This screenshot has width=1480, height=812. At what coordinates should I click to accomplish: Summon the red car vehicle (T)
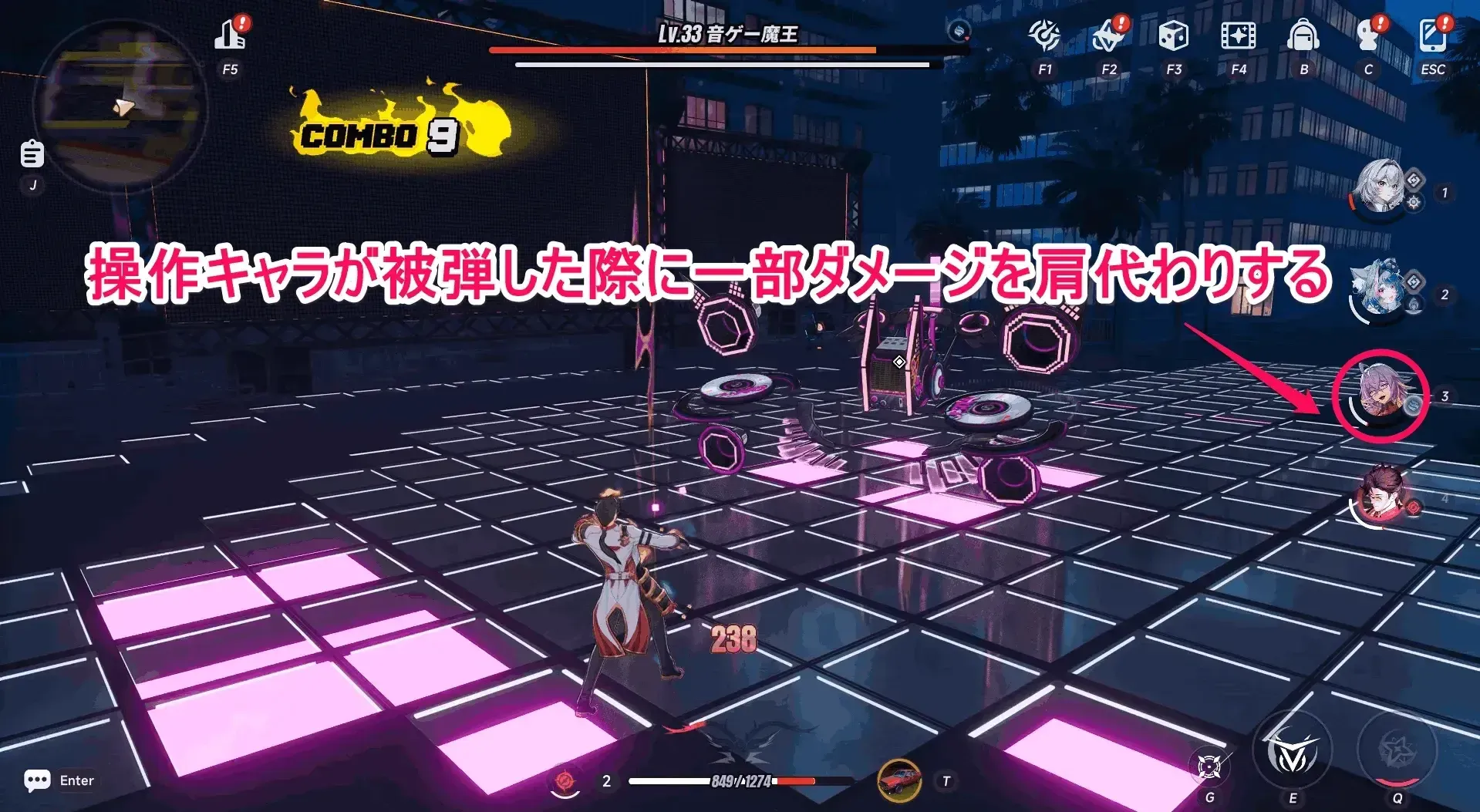pos(899,780)
